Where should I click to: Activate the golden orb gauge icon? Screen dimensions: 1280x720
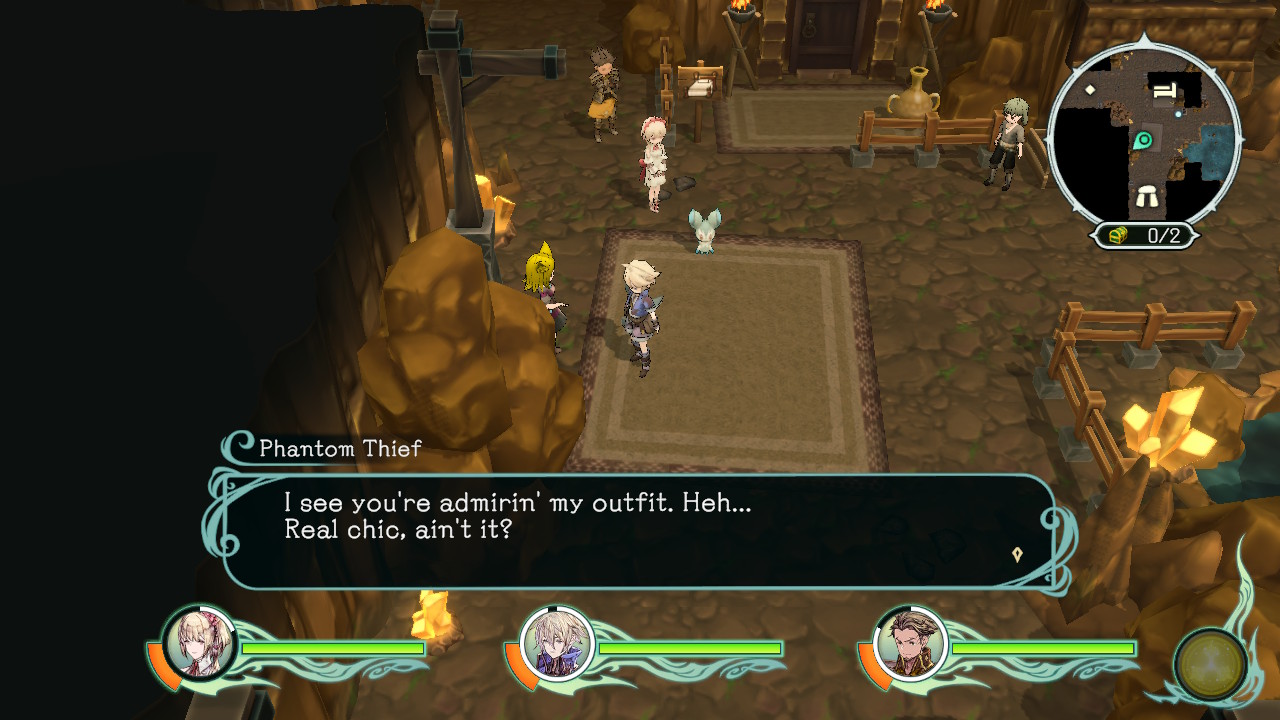click(x=1210, y=664)
